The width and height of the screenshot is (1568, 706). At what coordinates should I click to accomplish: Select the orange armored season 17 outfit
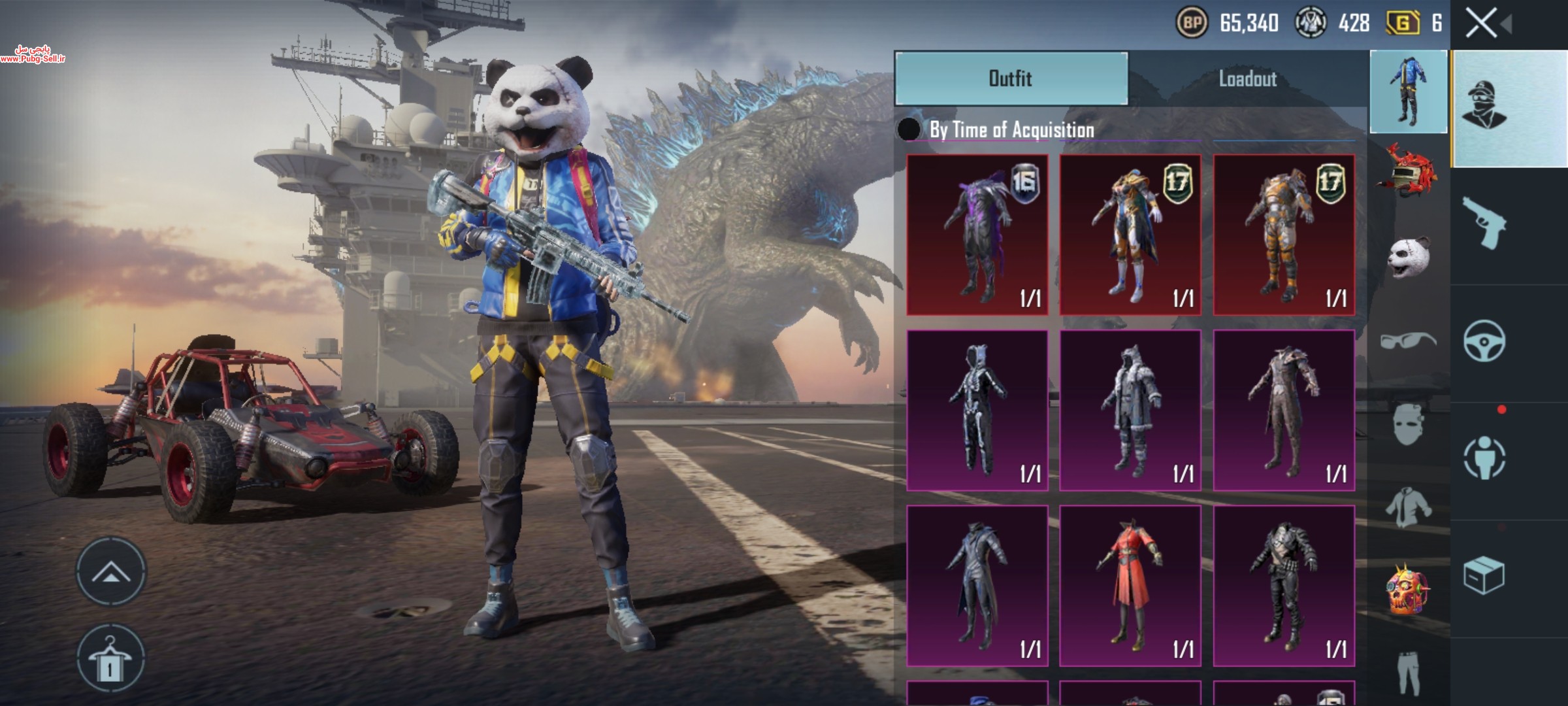point(1284,235)
